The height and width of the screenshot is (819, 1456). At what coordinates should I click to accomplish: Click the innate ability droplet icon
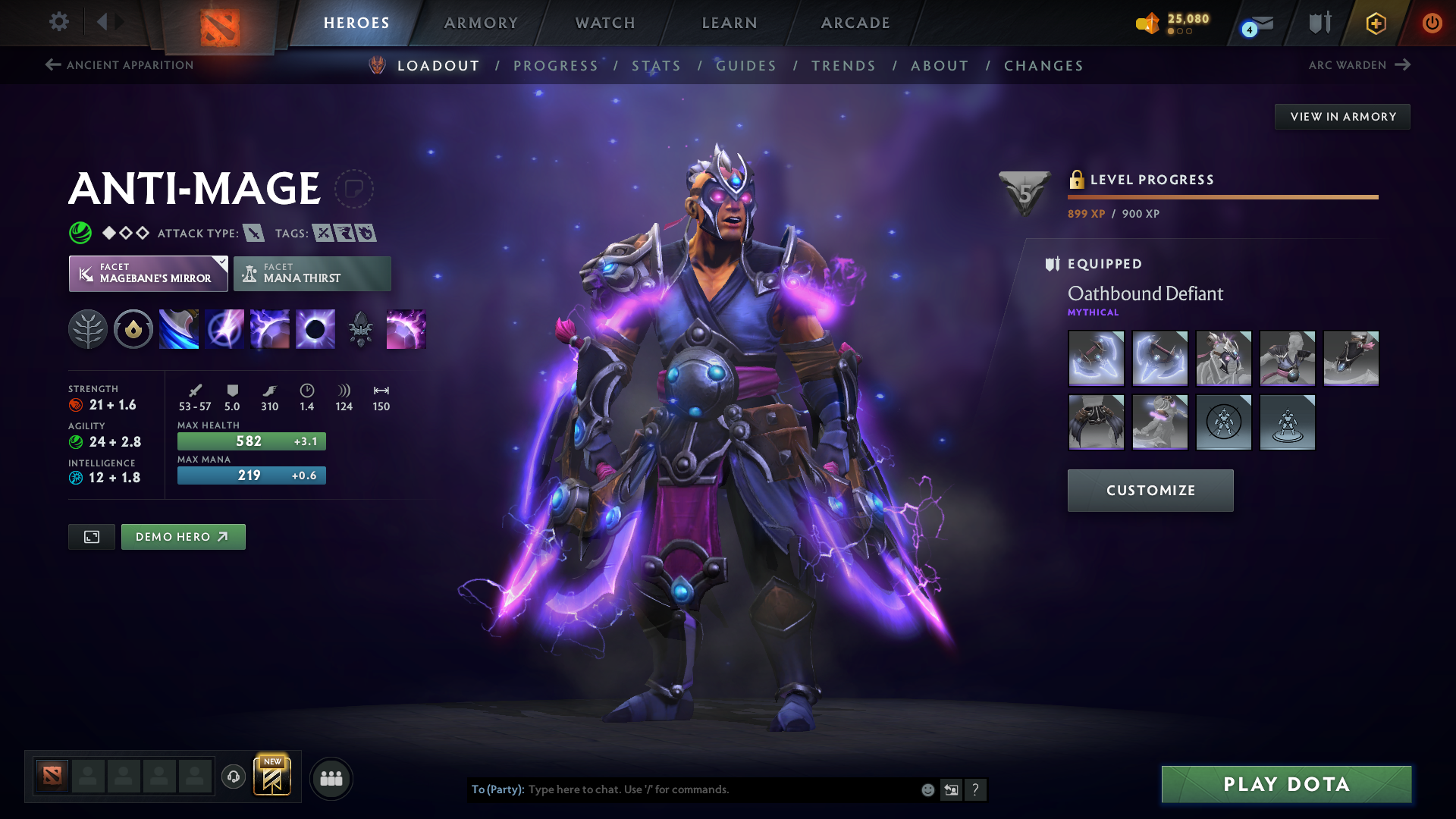(133, 328)
